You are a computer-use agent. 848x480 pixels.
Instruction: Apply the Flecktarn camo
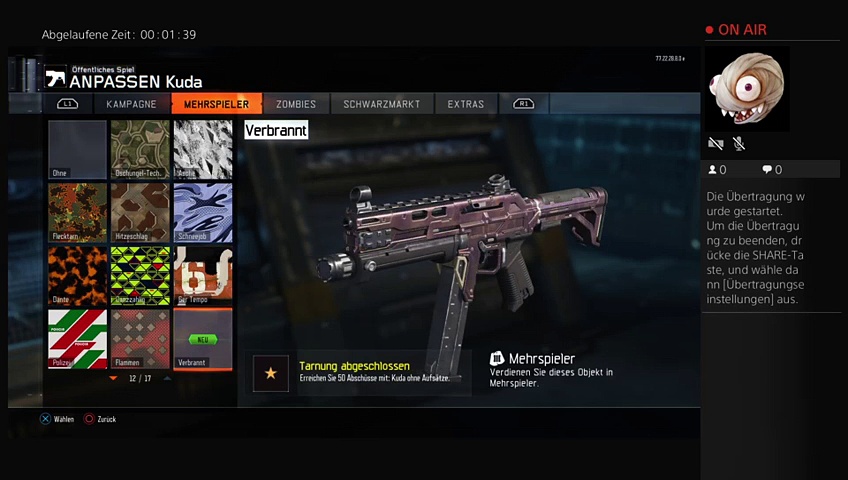[77, 212]
